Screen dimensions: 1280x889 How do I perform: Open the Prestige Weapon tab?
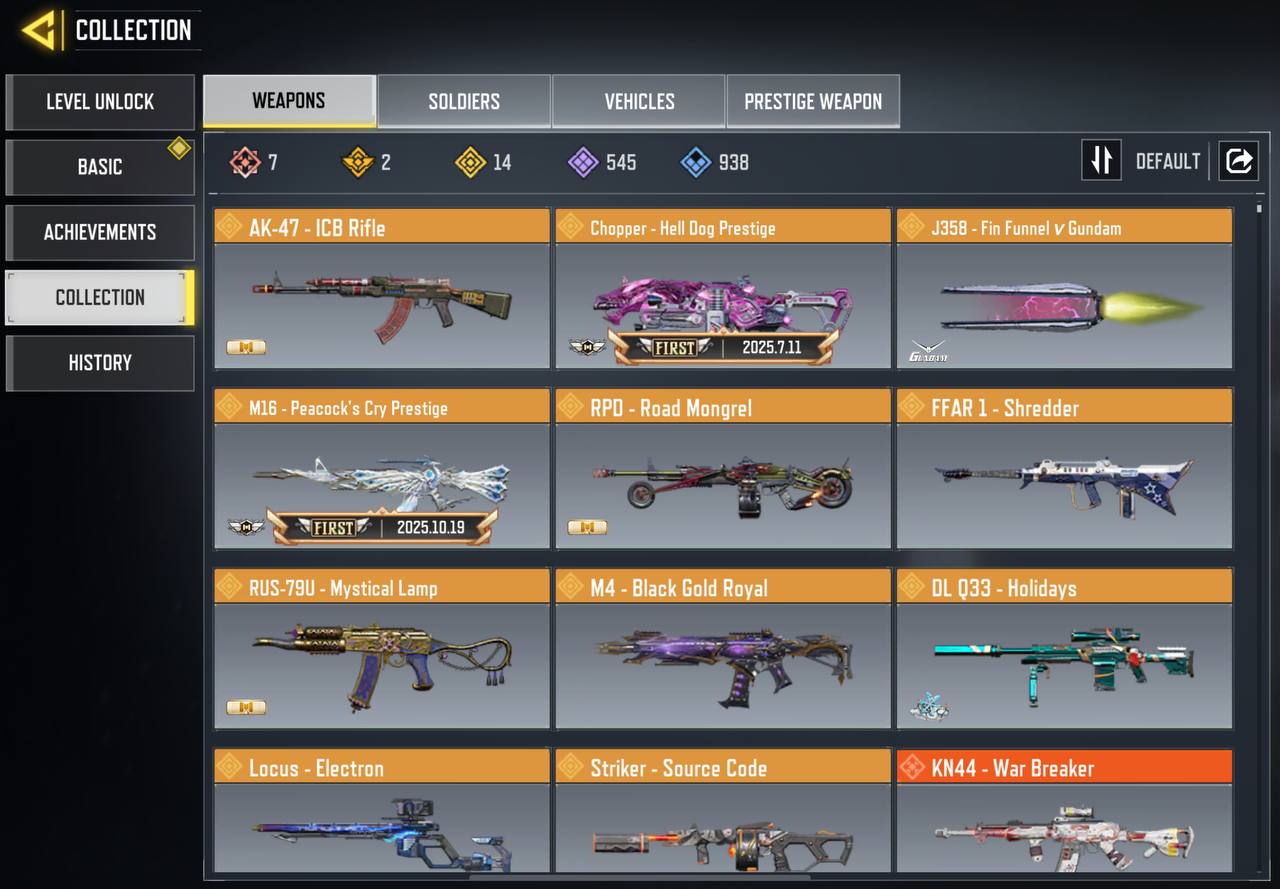[813, 101]
